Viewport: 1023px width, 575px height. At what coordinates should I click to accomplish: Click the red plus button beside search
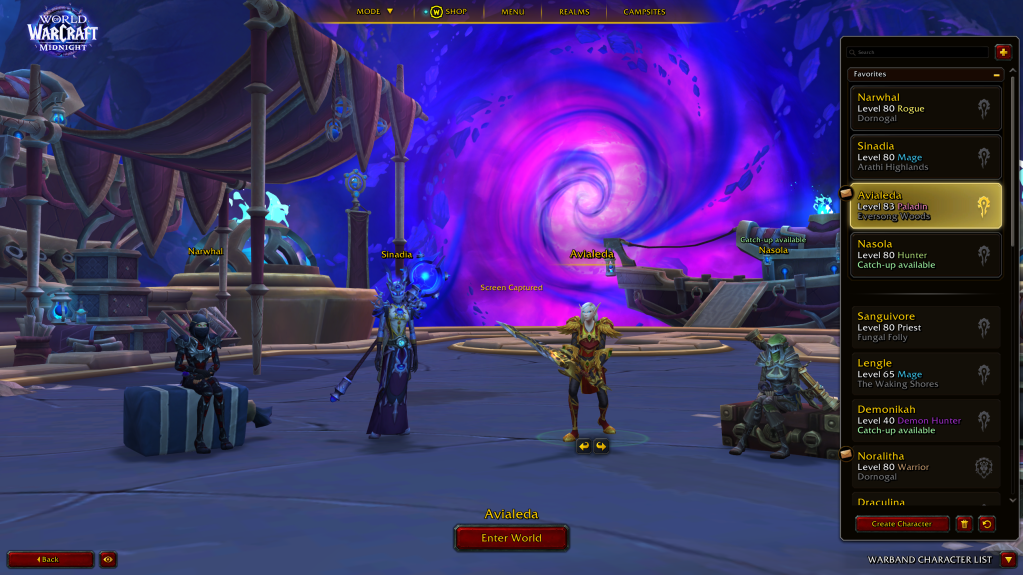tap(1003, 52)
